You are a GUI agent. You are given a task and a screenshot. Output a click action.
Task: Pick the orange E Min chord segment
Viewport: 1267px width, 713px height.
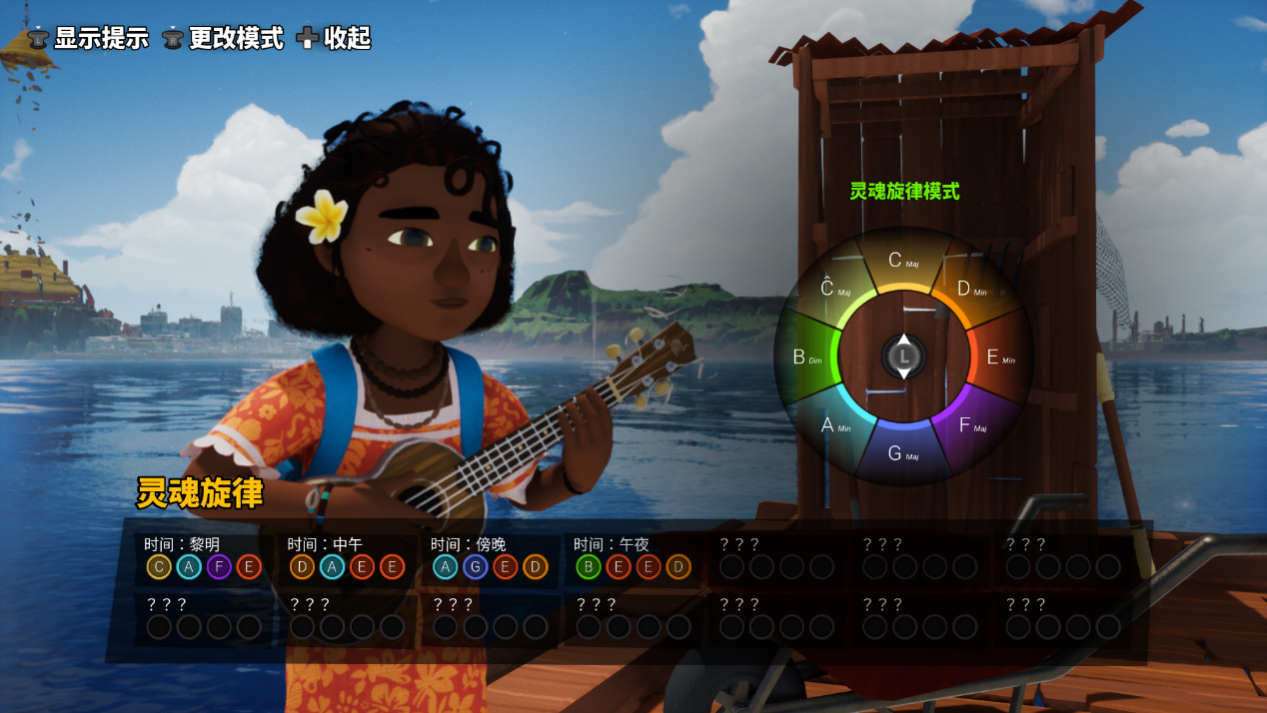tap(998, 357)
